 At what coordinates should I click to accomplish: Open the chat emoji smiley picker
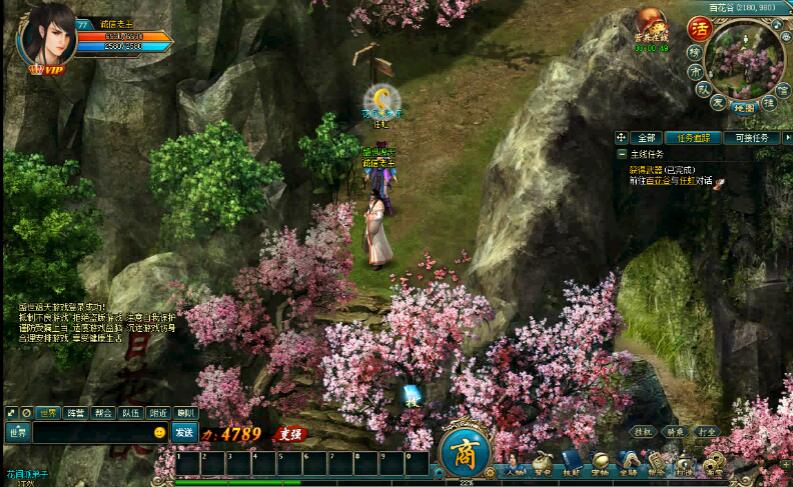pos(159,432)
